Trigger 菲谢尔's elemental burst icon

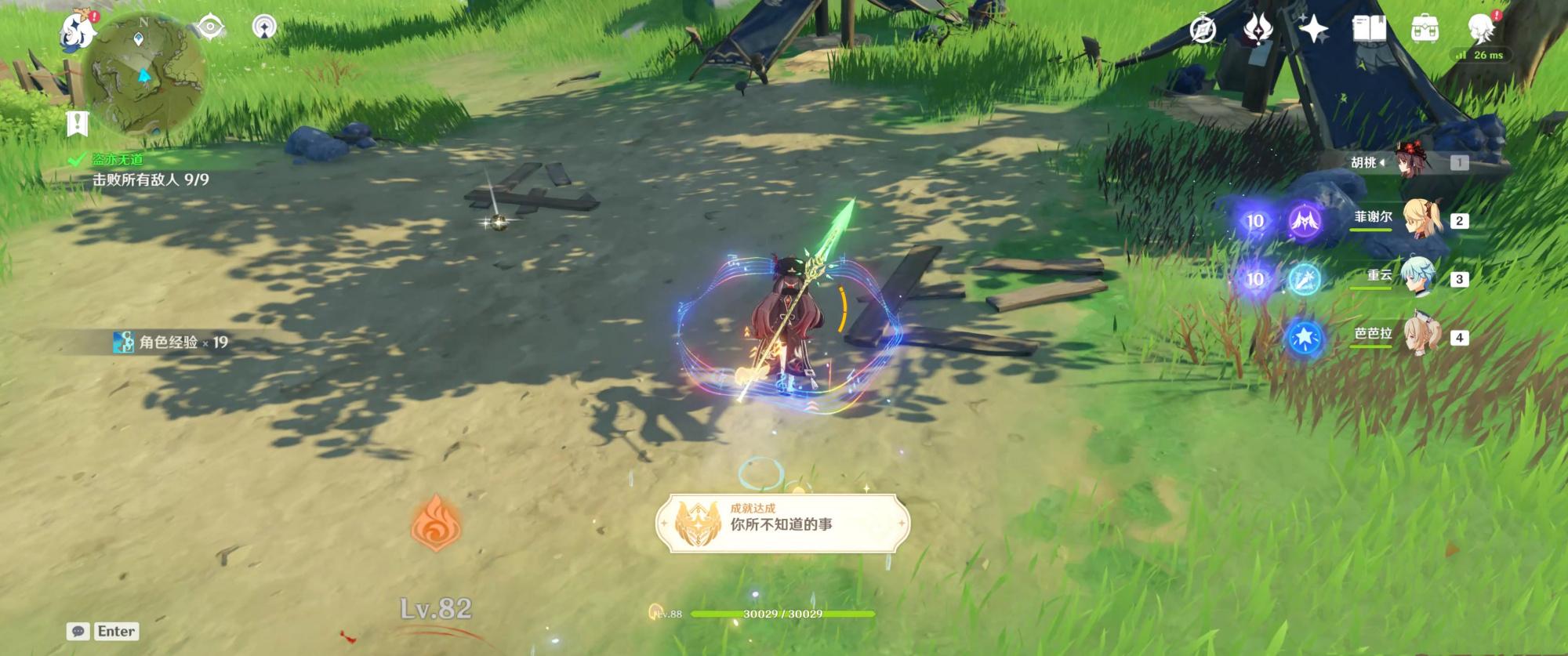click(x=1305, y=221)
